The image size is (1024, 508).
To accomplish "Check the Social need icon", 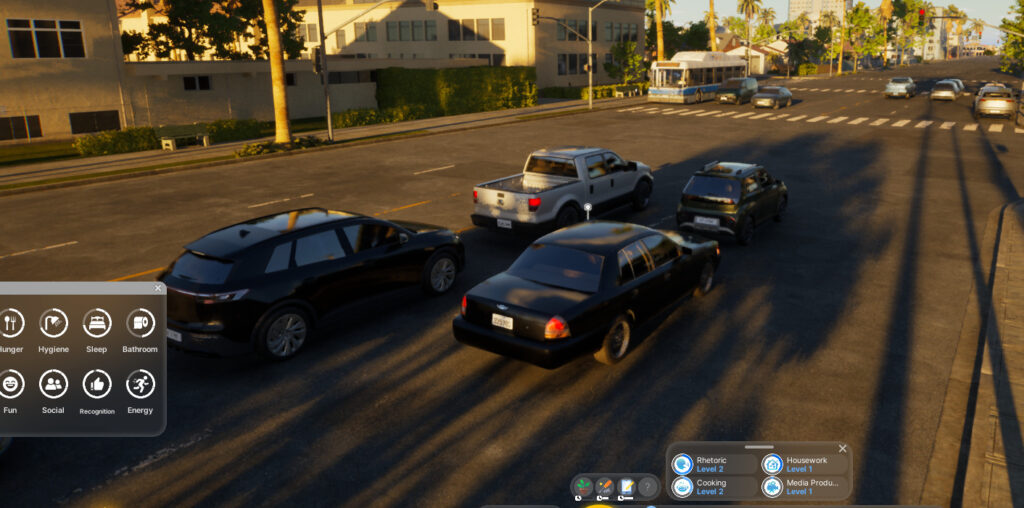I will tap(53, 384).
